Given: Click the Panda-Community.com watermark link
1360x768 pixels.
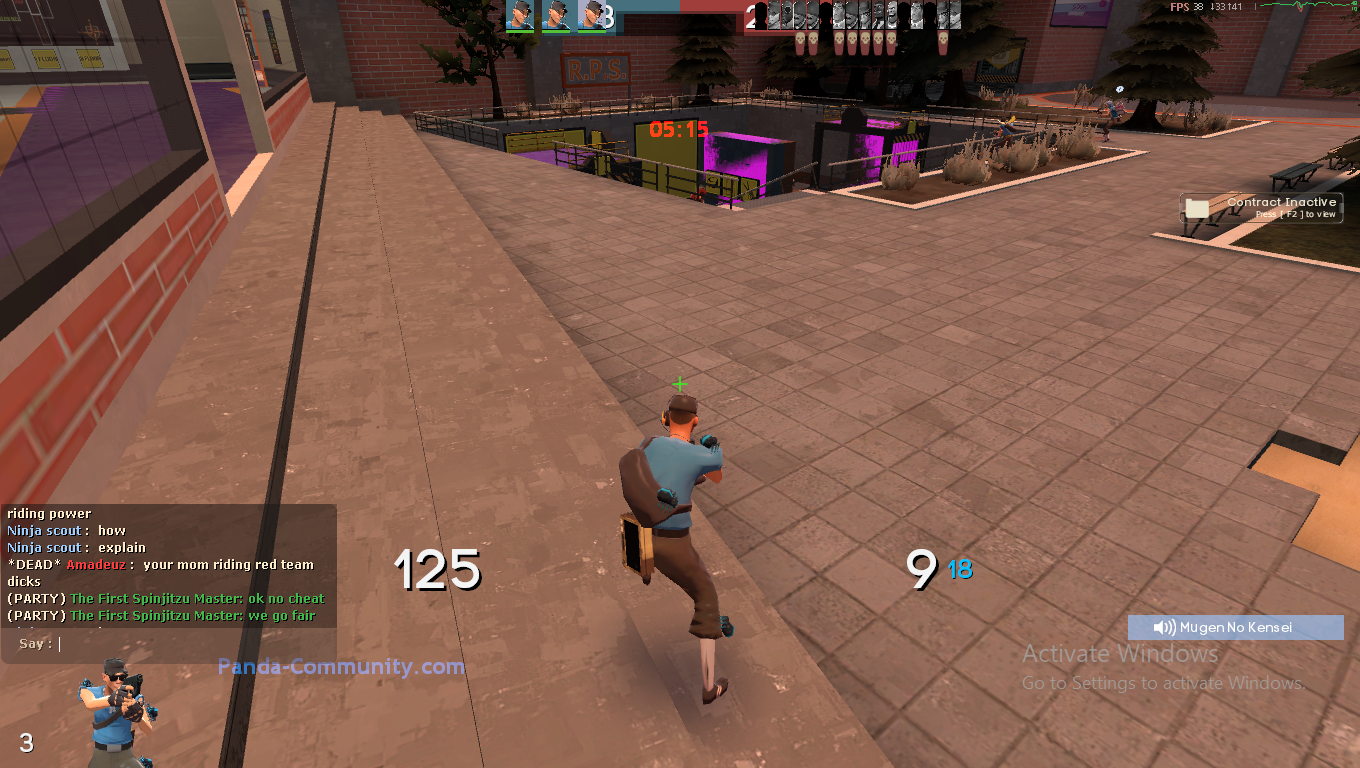Looking at the screenshot, I should (x=341, y=666).
